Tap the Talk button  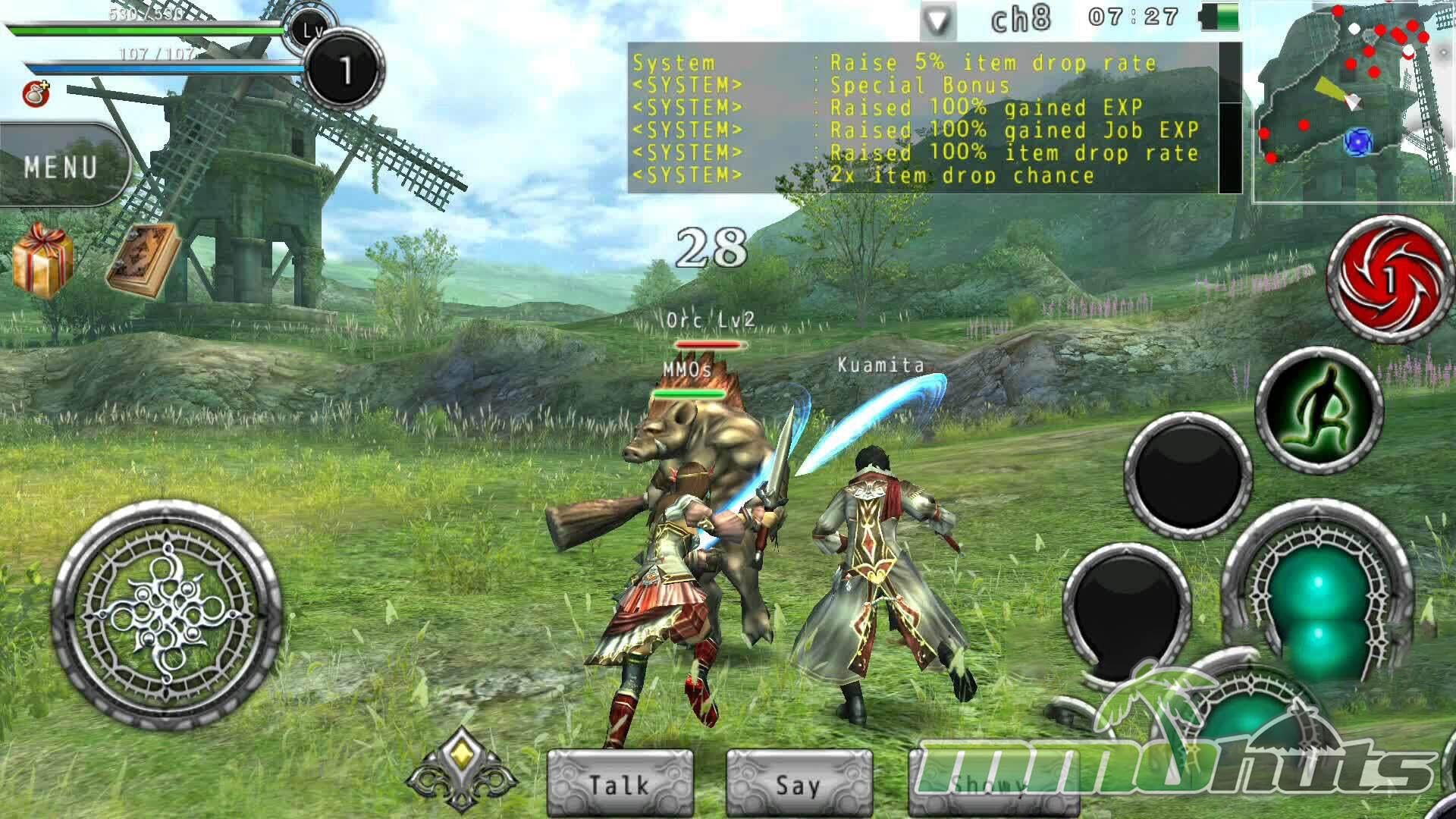pos(620,783)
